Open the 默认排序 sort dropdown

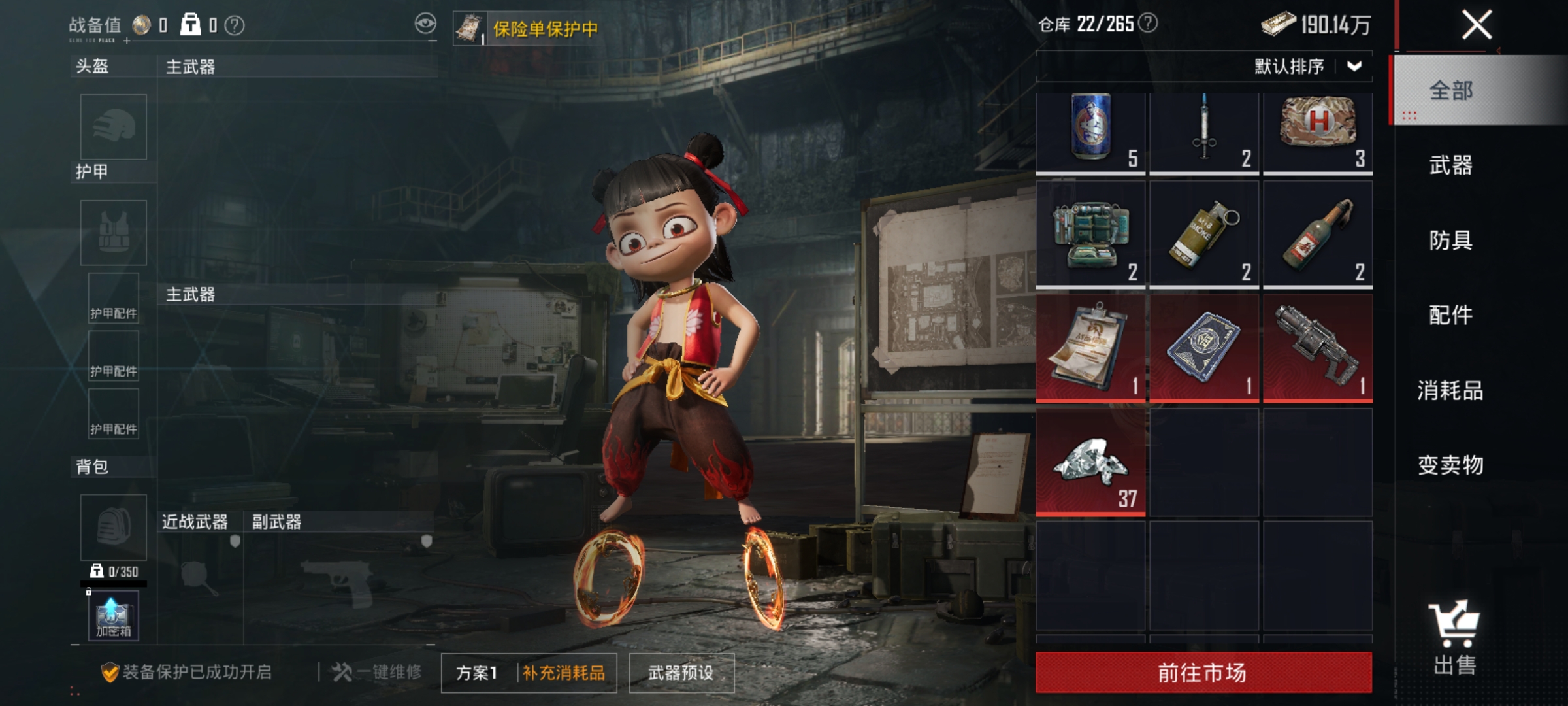tap(1308, 66)
